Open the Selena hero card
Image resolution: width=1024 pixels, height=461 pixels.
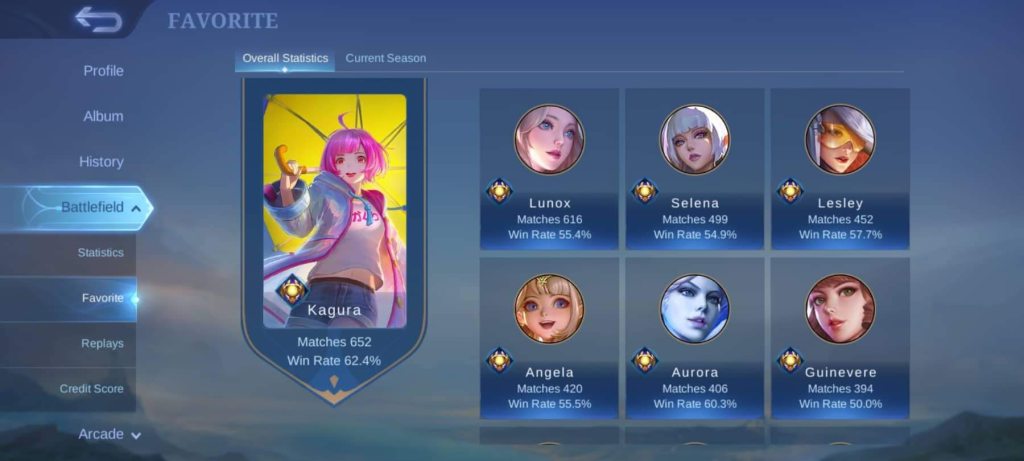click(695, 168)
